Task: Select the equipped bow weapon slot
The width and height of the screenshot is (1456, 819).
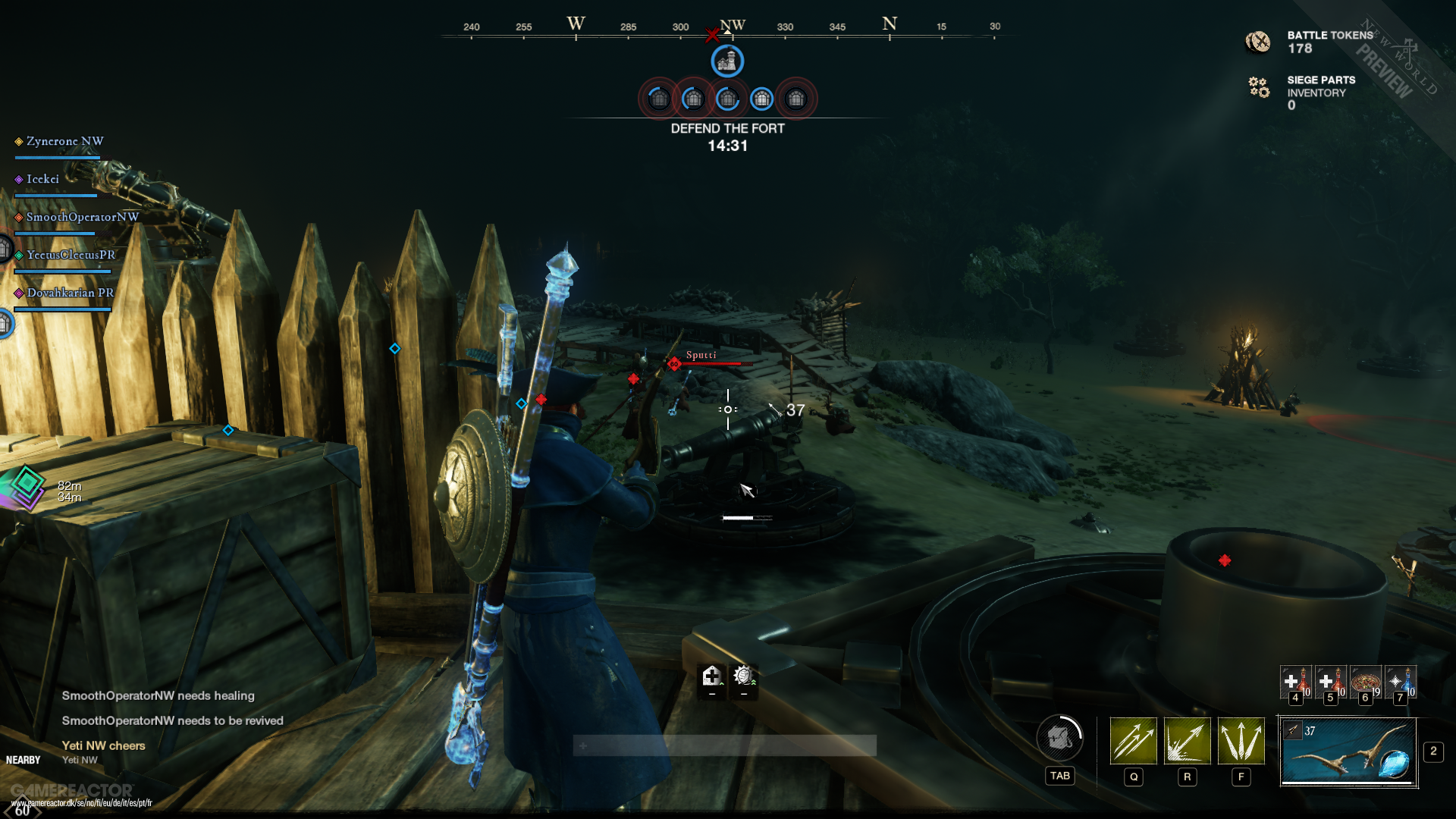Action: point(1348,752)
